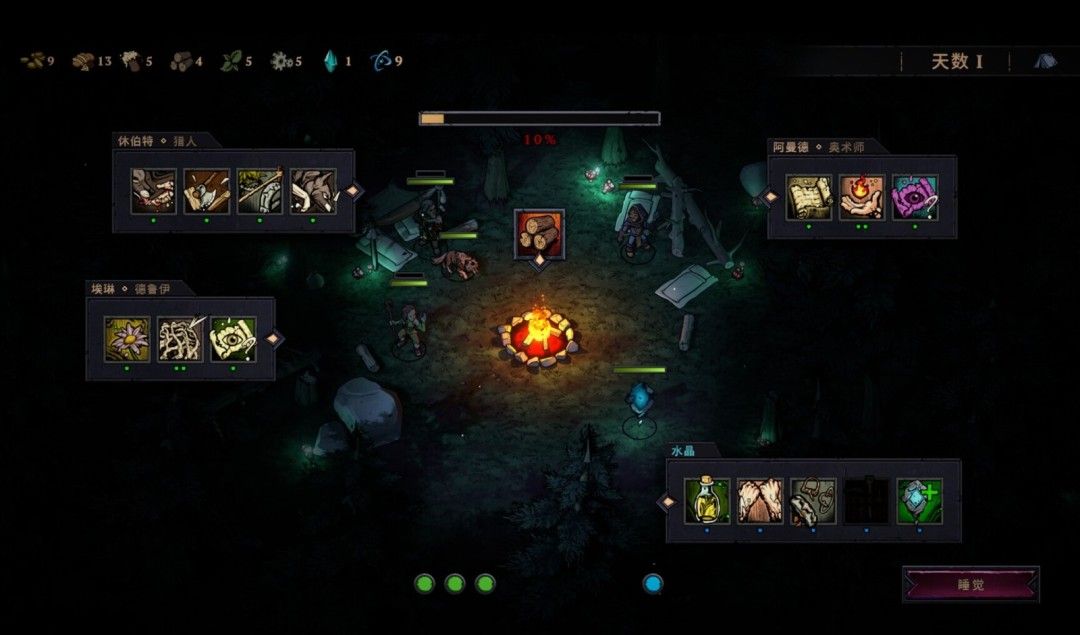Activate the arcanist's flame-in-hand skill
Screen dimensions: 1080x635
coord(862,197)
